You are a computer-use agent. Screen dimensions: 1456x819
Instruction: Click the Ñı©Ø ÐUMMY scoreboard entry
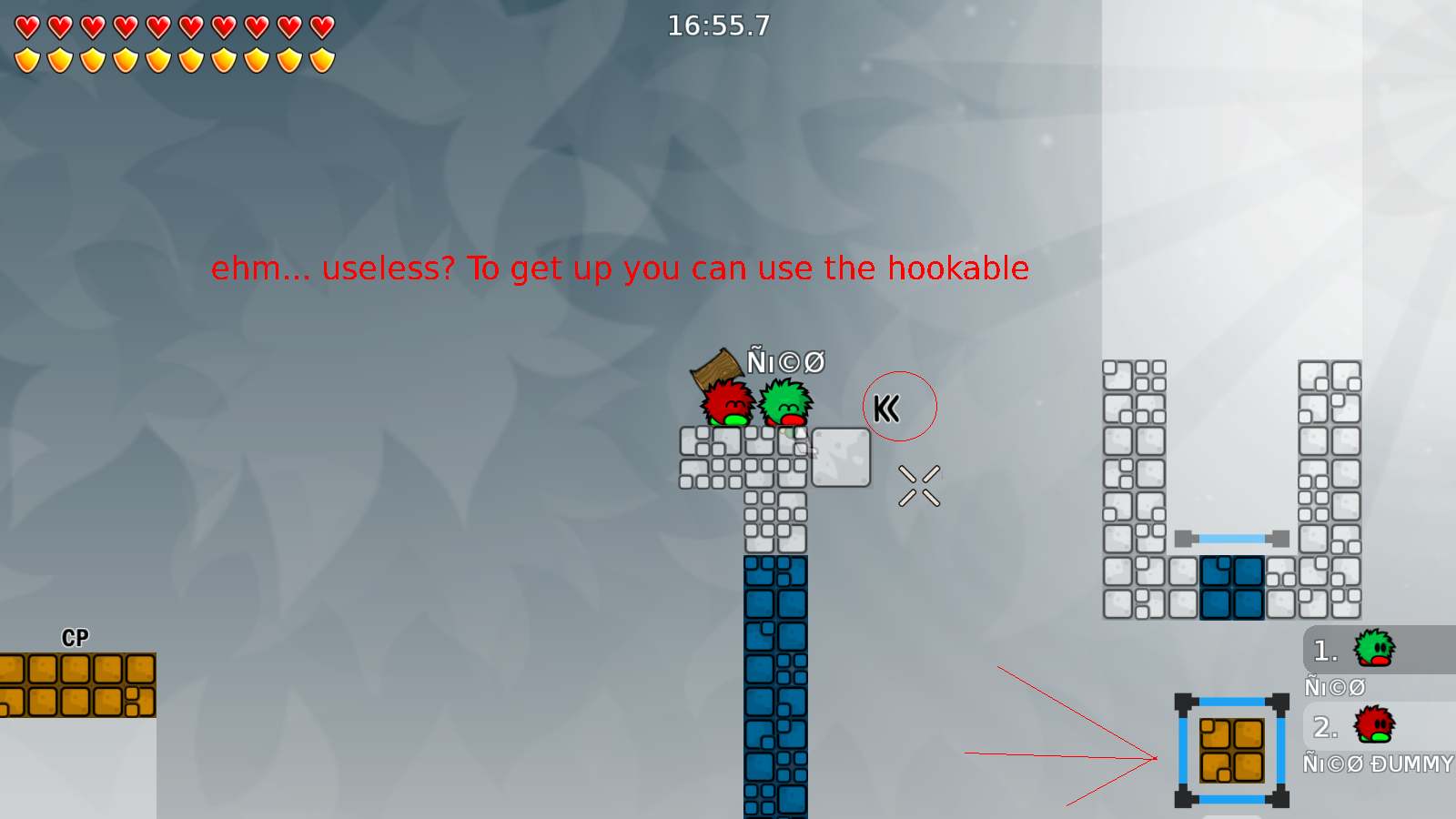point(1377,764)
